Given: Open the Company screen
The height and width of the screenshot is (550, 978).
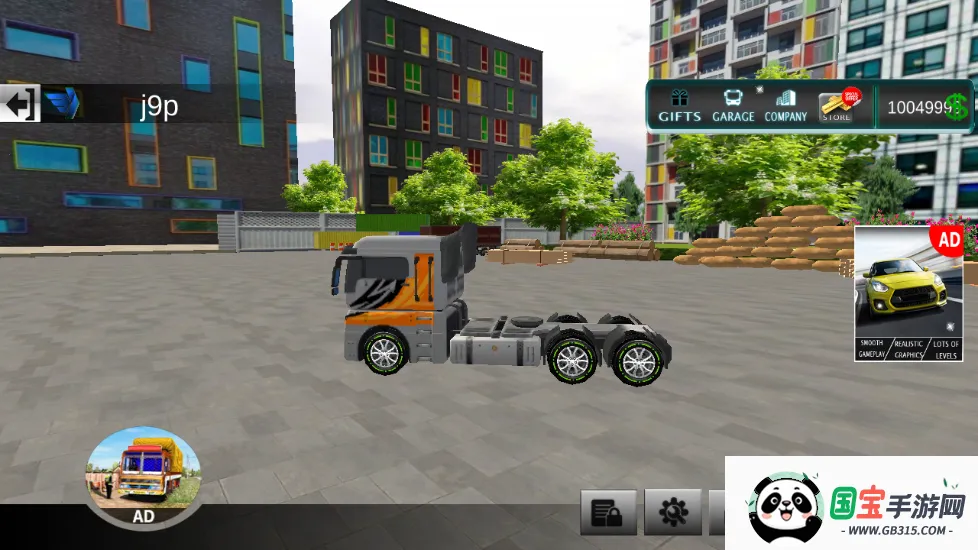Looking at the screenshot, I should pyautogui.click(x=786, y=106).
